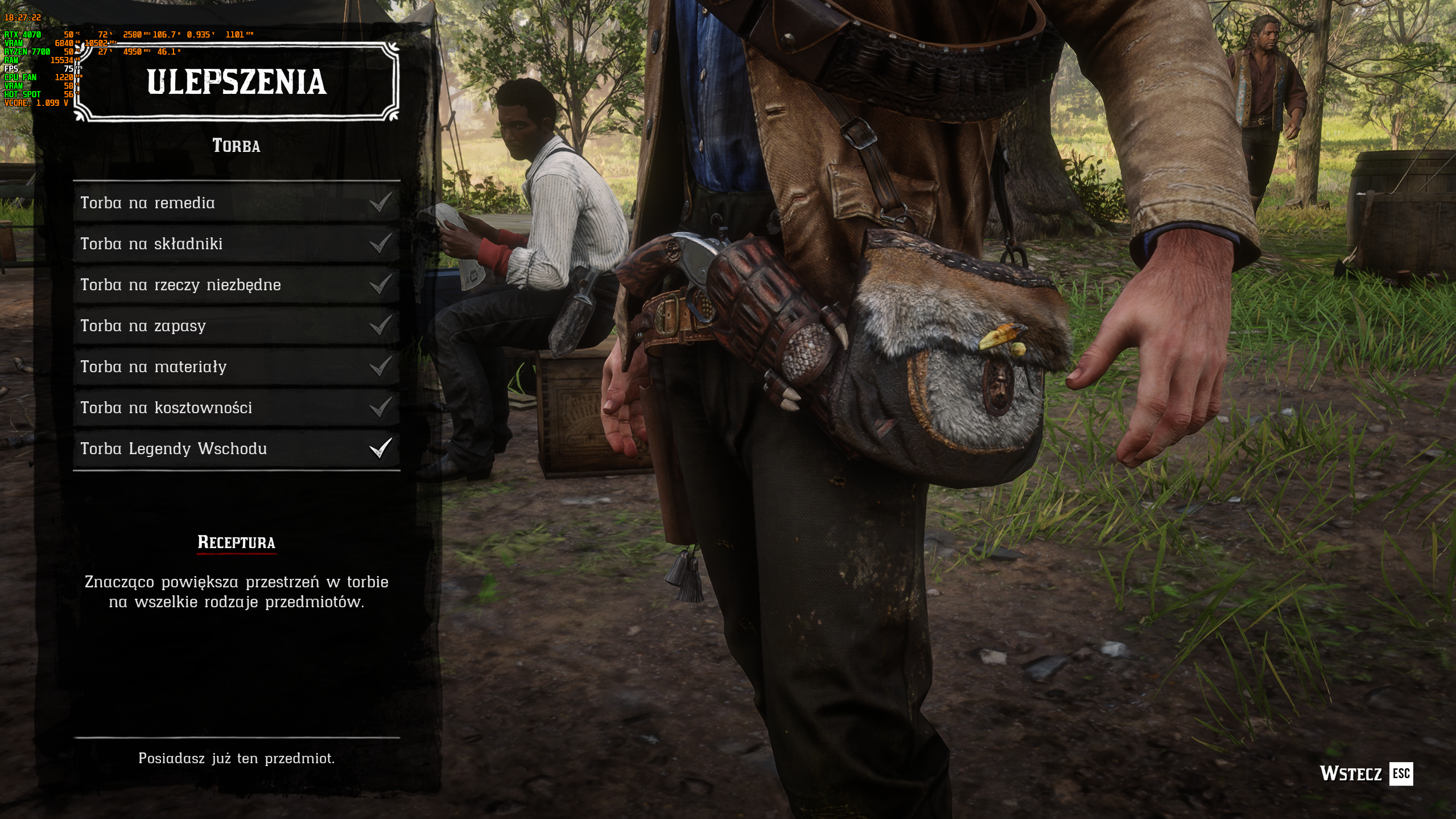Select Torba na zapasy satchel
This screenshot has height=819, width=1456.
click(x=236, y=326)
